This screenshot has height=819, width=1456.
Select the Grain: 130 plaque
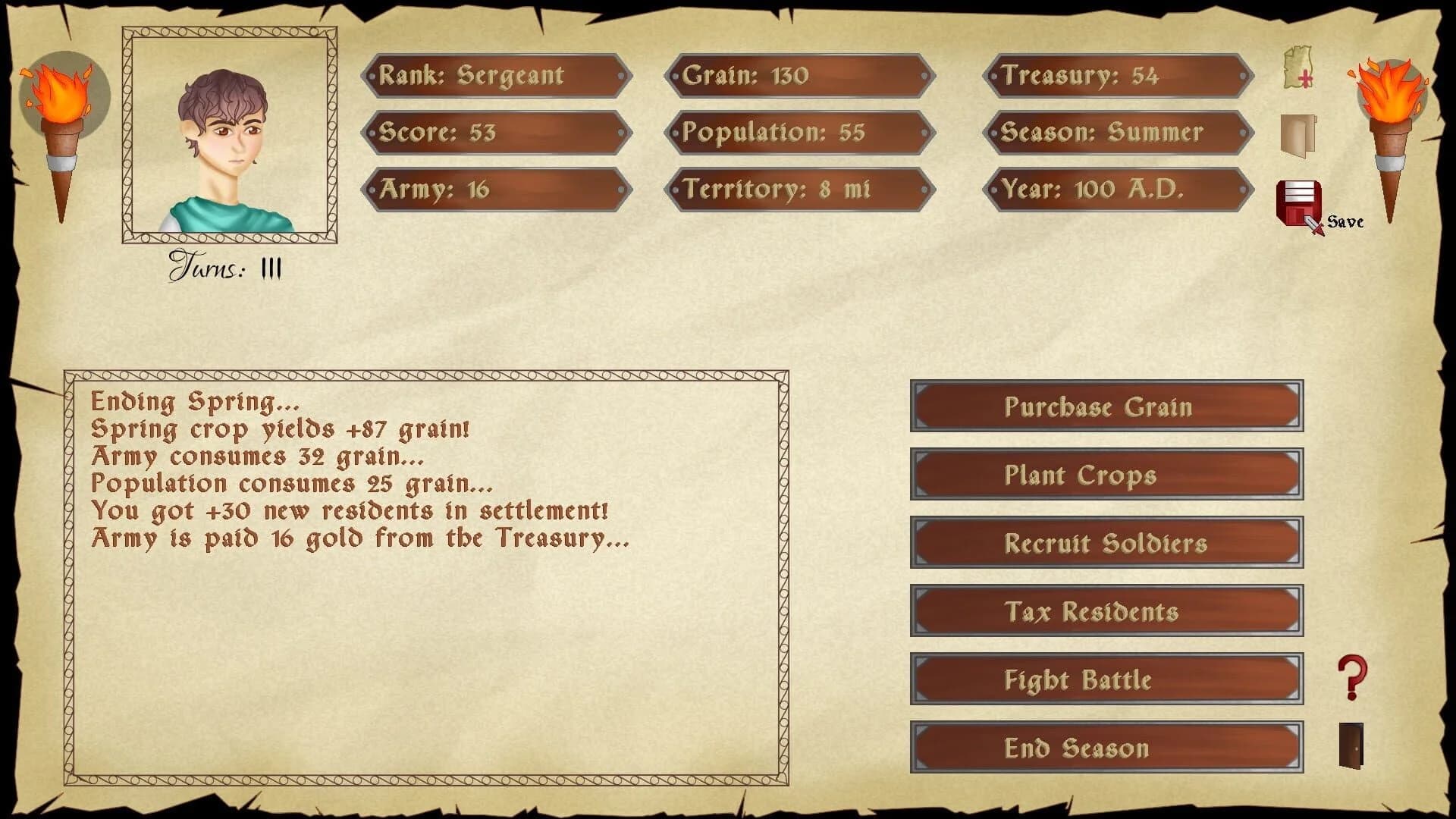click(x=800, y=76)
